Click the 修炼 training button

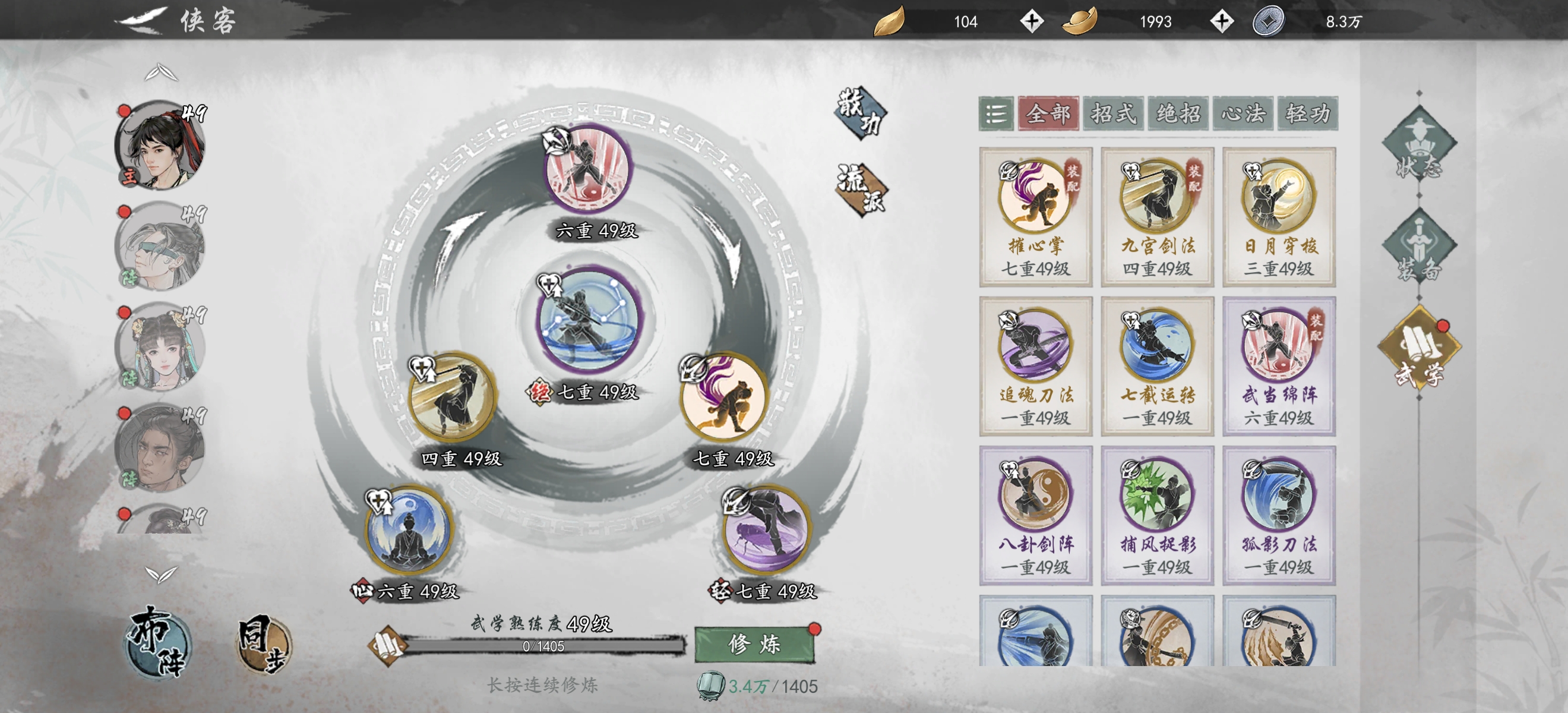point(754,644)
